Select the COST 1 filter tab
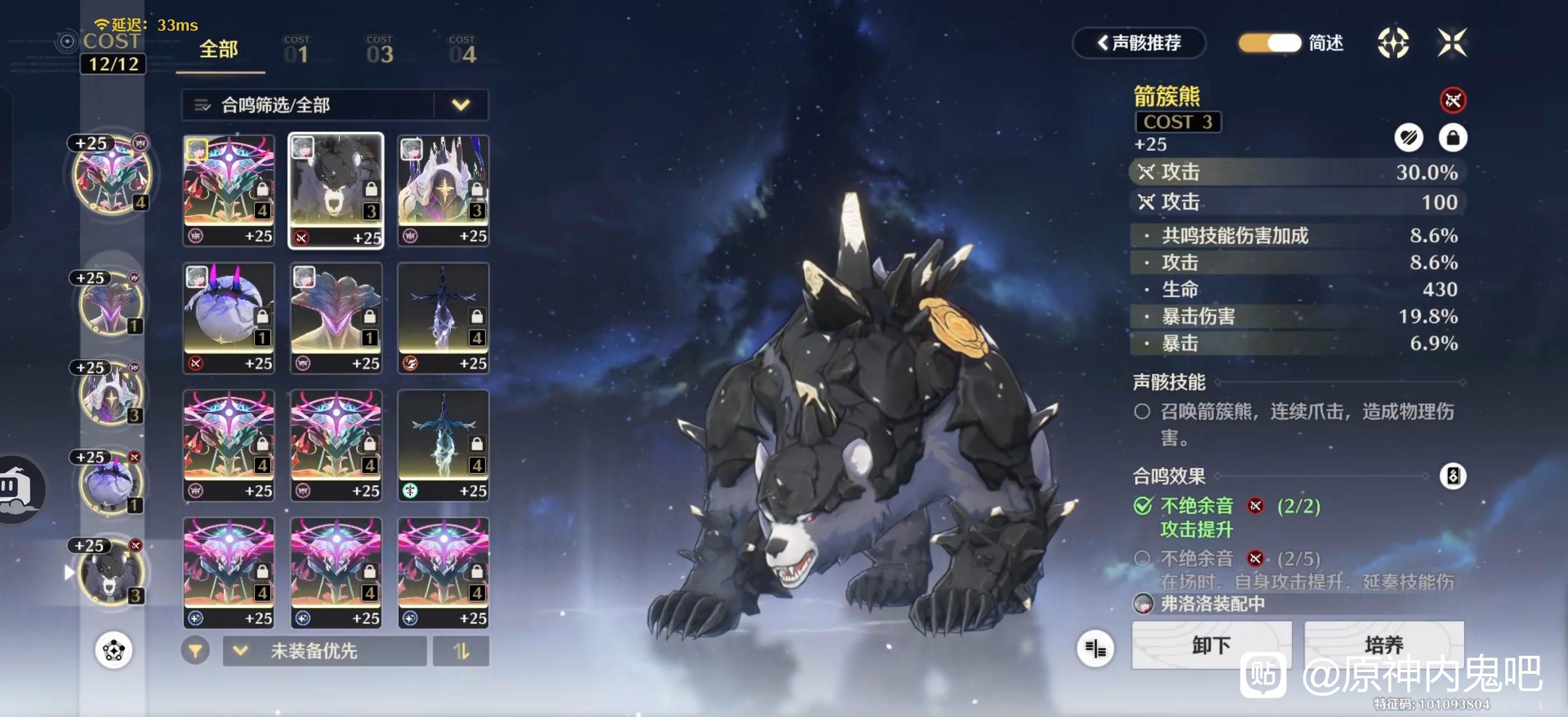Viewport: 1568px width, 717px height. [296, 51]
